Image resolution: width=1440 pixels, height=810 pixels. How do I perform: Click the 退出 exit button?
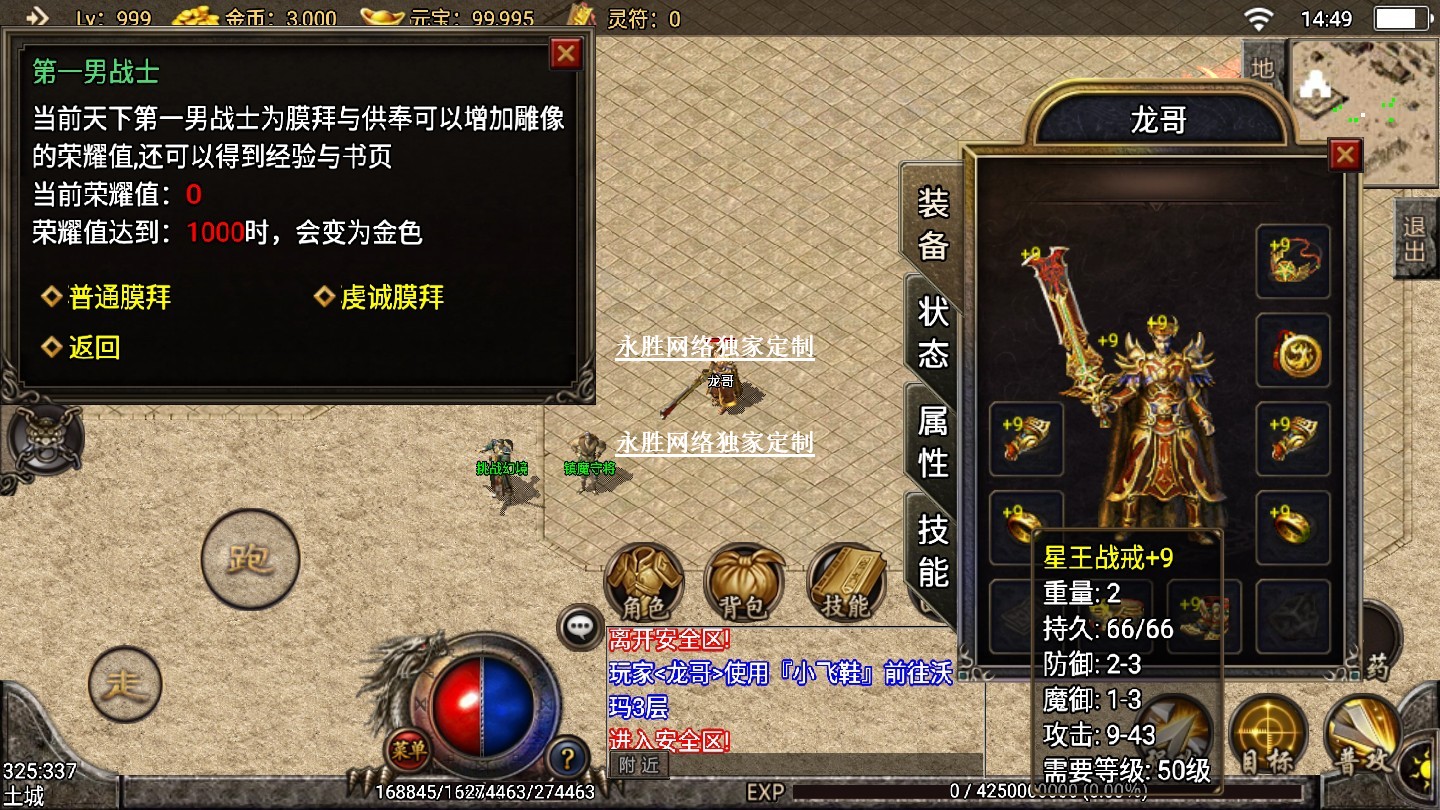pos(1414,237)
